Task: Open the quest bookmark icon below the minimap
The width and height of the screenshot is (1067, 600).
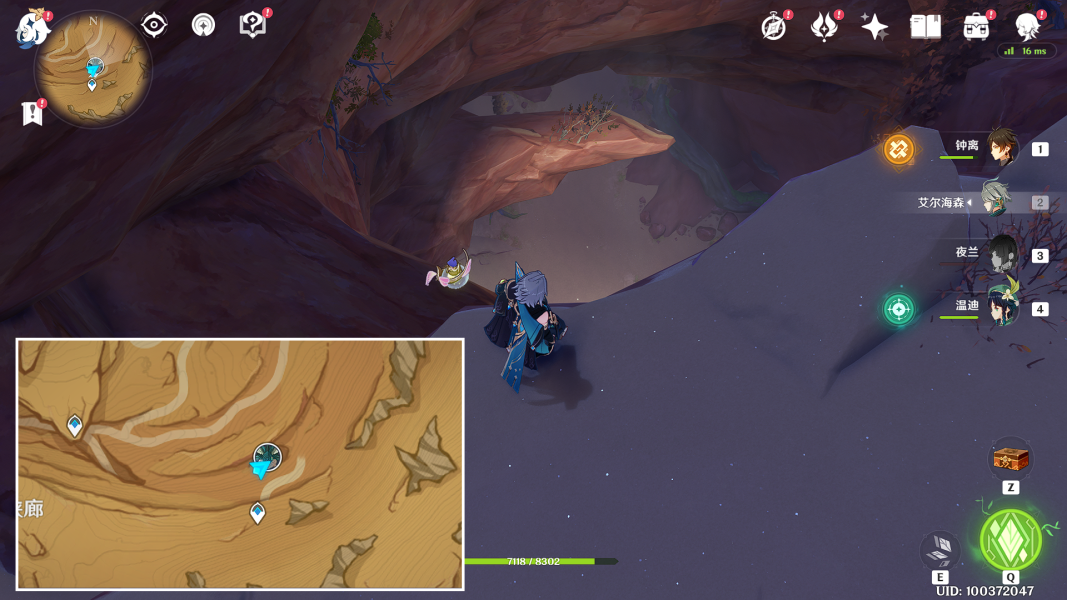Action: point(32,113)
